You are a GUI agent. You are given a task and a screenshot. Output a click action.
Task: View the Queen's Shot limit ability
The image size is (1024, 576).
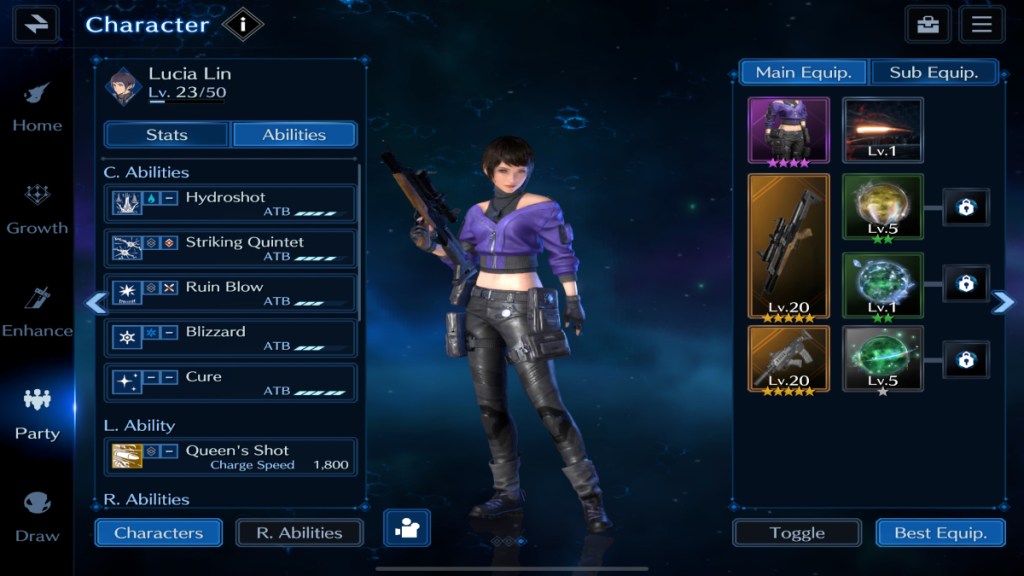point(230,457)
